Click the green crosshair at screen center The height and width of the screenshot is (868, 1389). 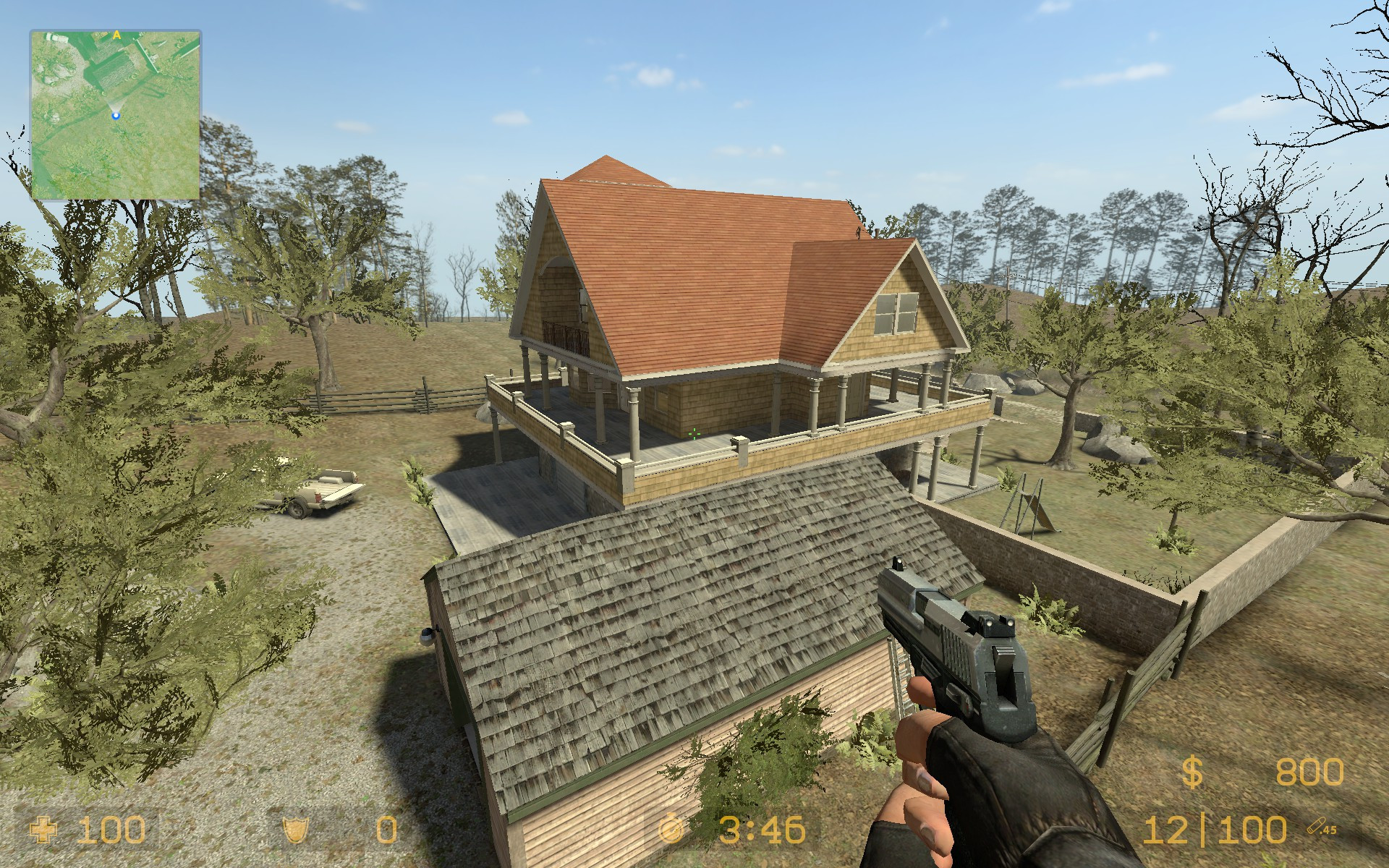click(694, 434)
